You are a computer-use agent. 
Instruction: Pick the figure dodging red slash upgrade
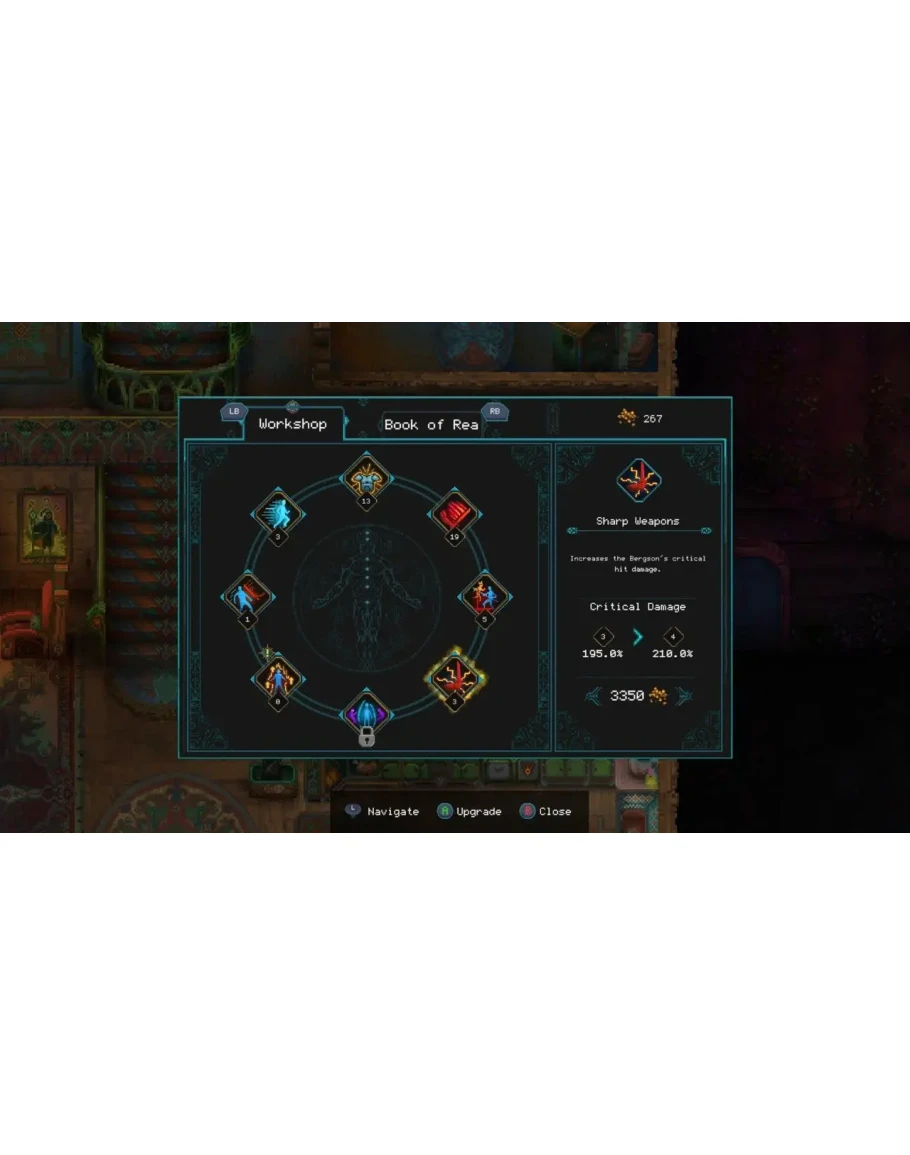(246, 597)
